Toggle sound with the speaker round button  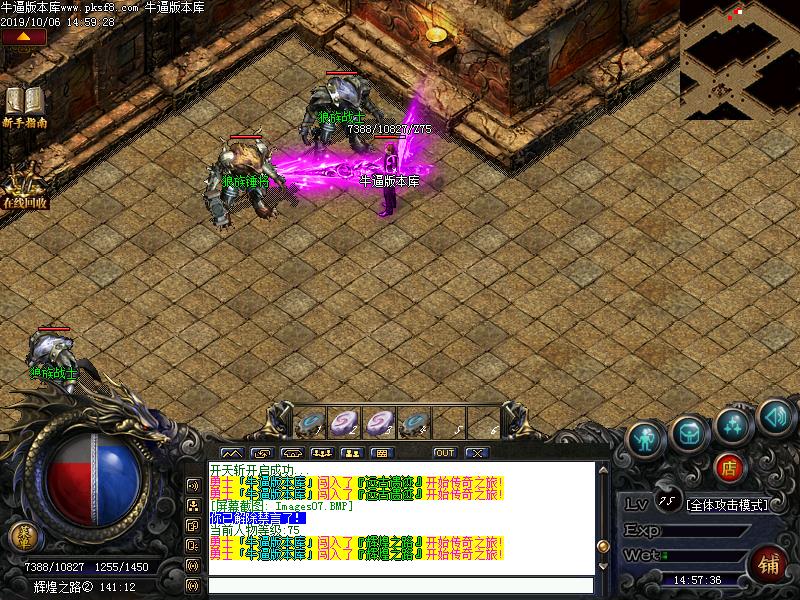point(774,414)
